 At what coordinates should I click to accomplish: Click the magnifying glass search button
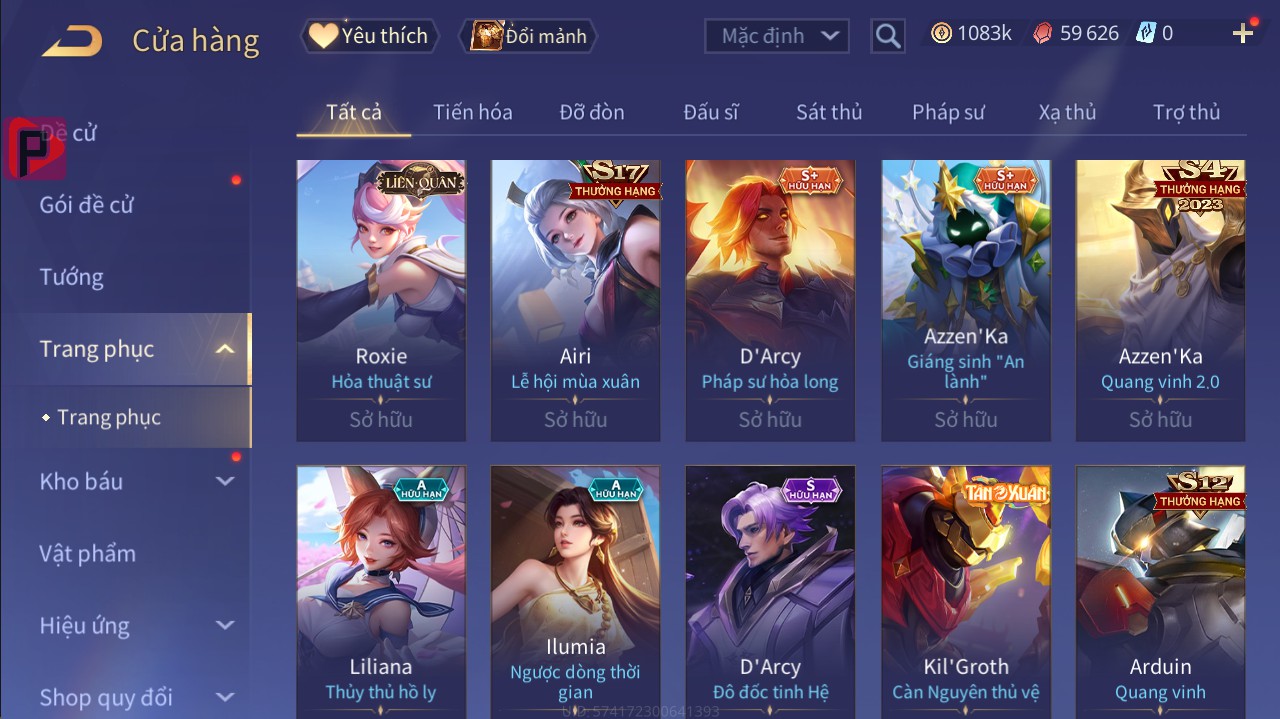887,37
